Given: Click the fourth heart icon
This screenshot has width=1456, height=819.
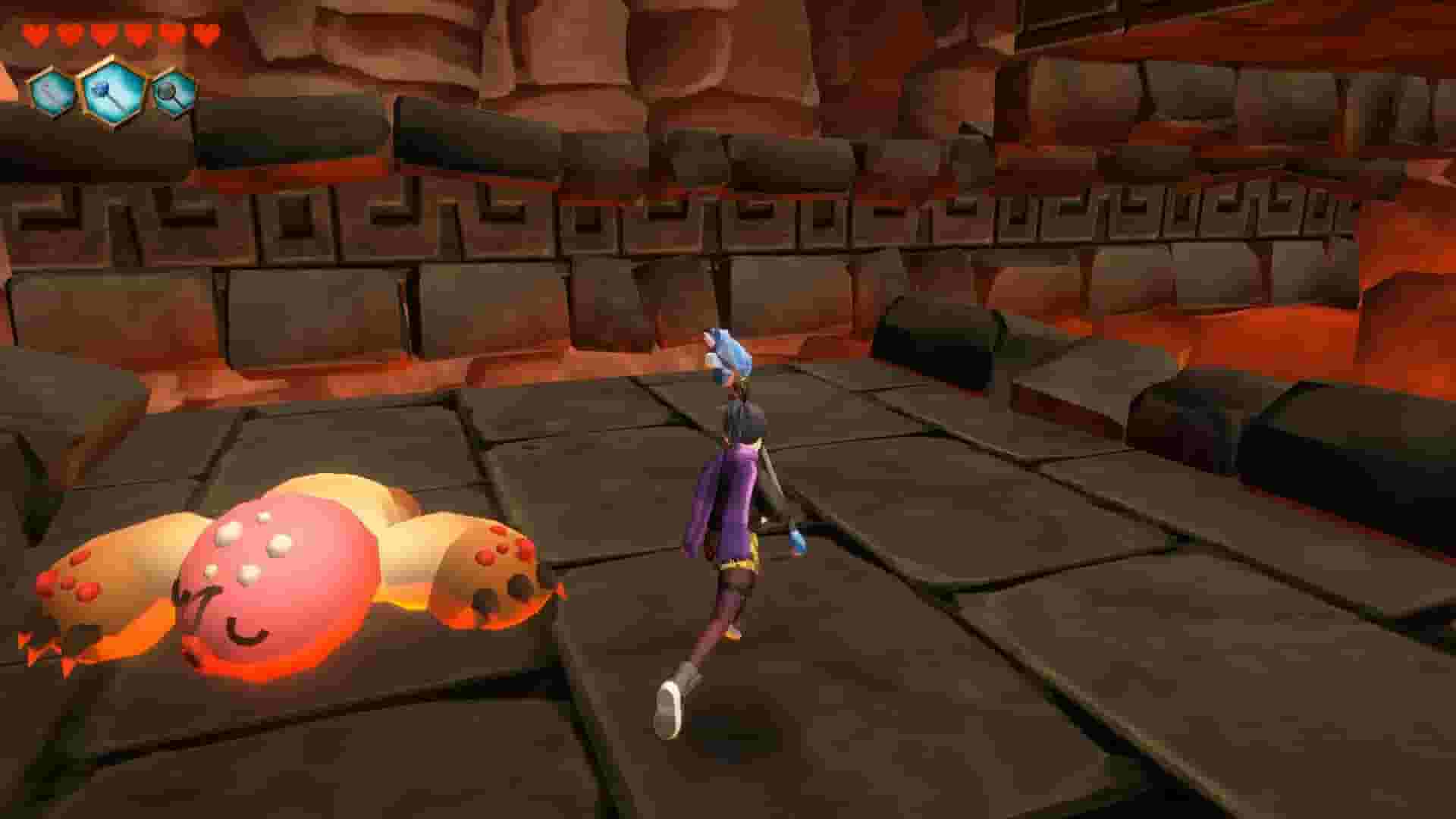Looking at the screenshot, I should (136, 33).
